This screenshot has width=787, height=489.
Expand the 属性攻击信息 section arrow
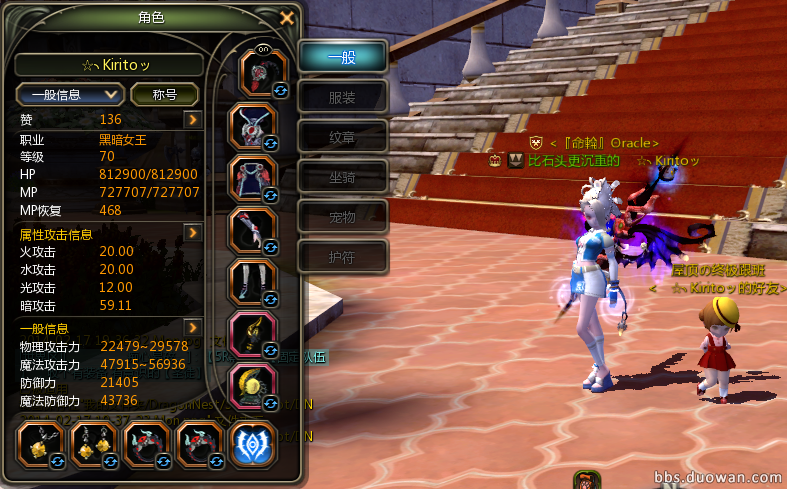(x=193, y=233)
